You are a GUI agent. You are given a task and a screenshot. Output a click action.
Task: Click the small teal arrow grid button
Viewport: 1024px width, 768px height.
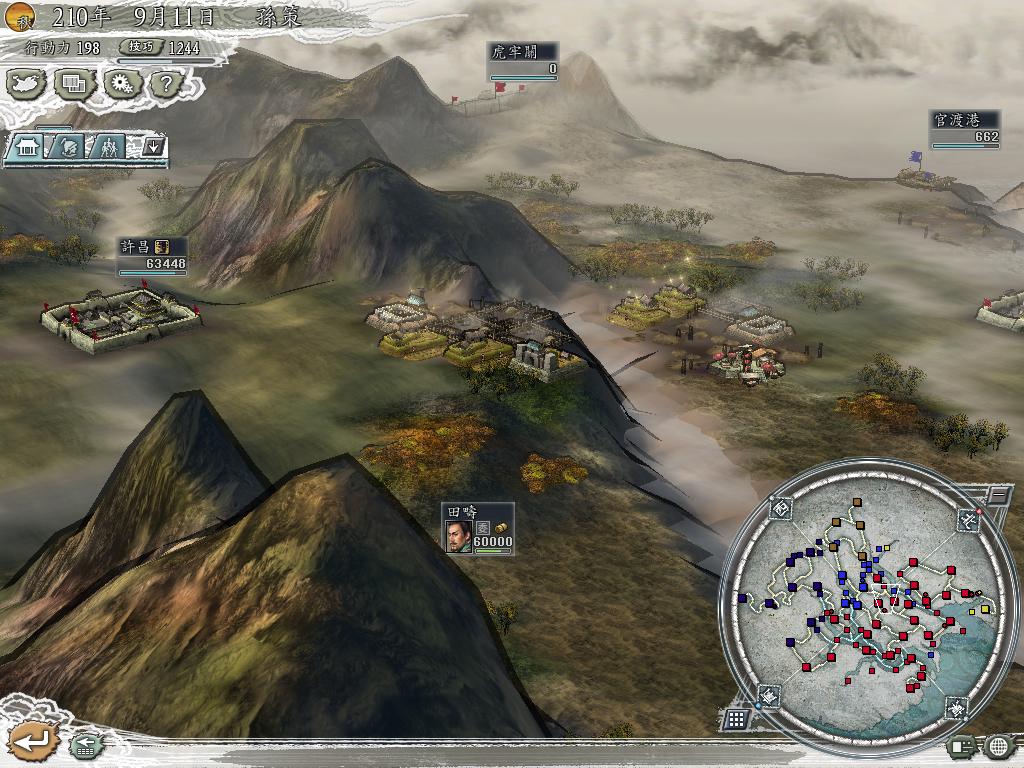point(84,745)
